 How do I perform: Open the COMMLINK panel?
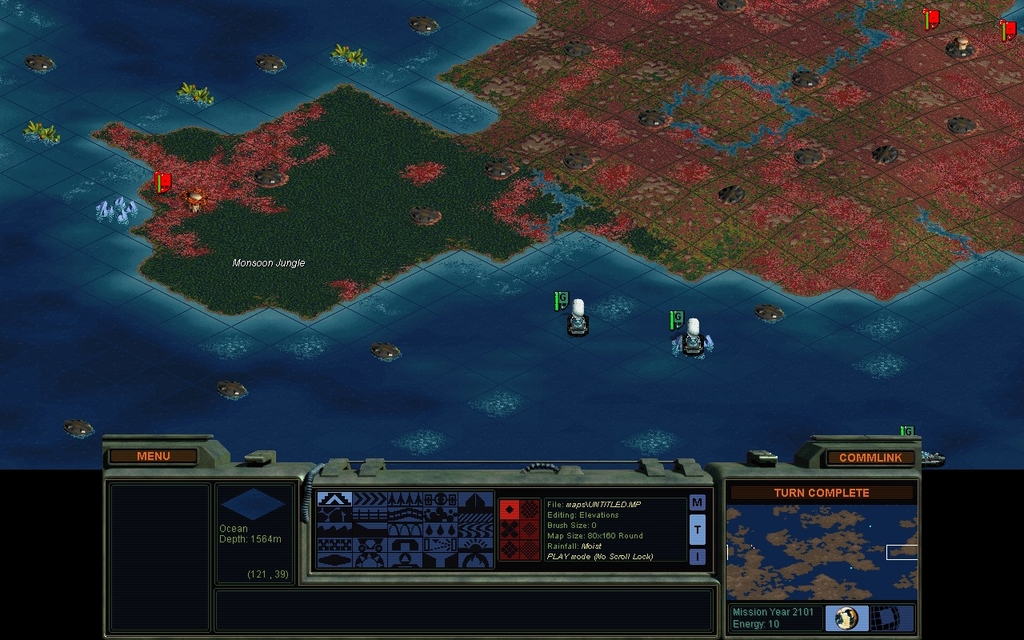click(870, 458)
